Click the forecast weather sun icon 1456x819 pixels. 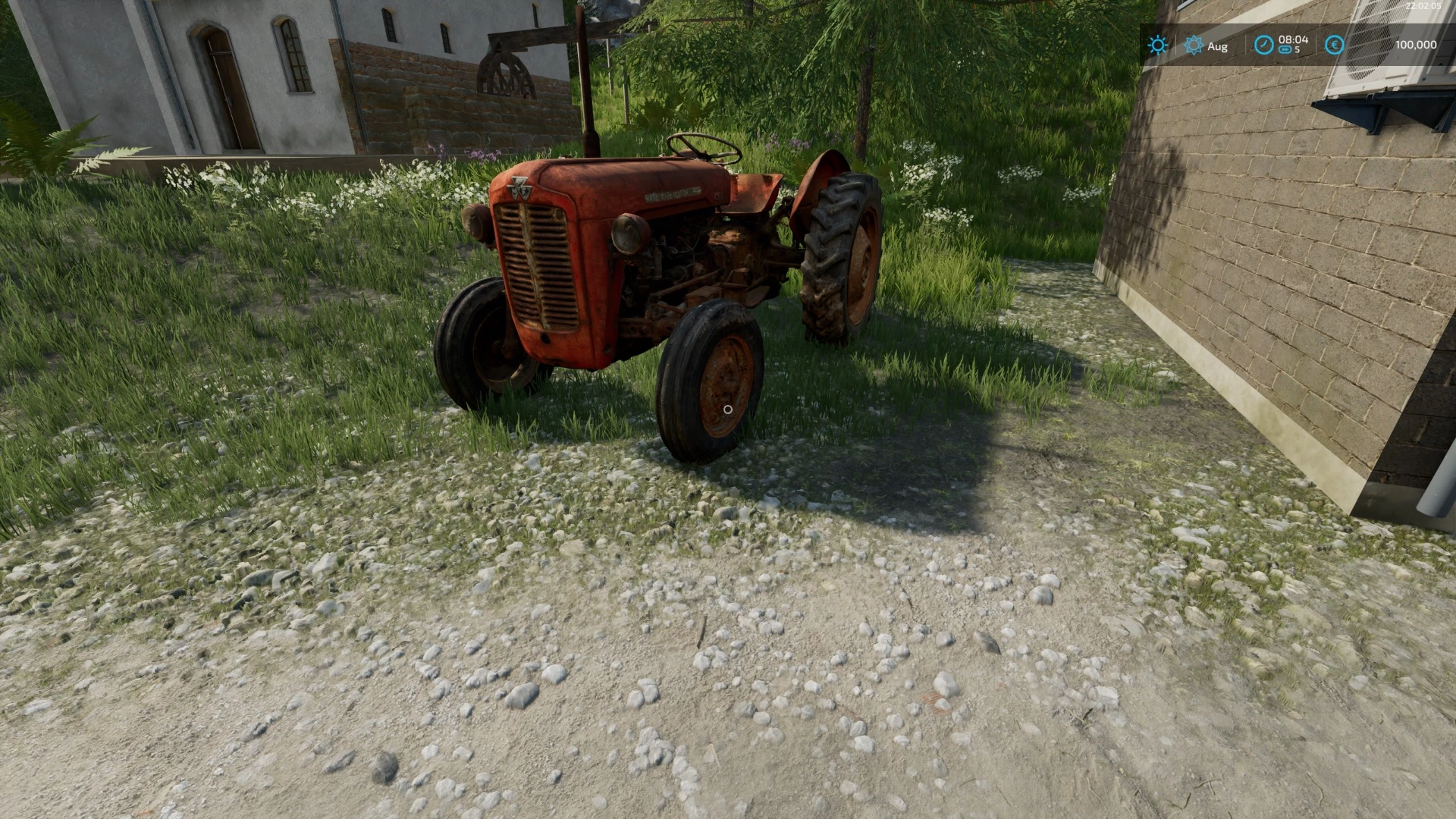click(x=1194, y=45)
